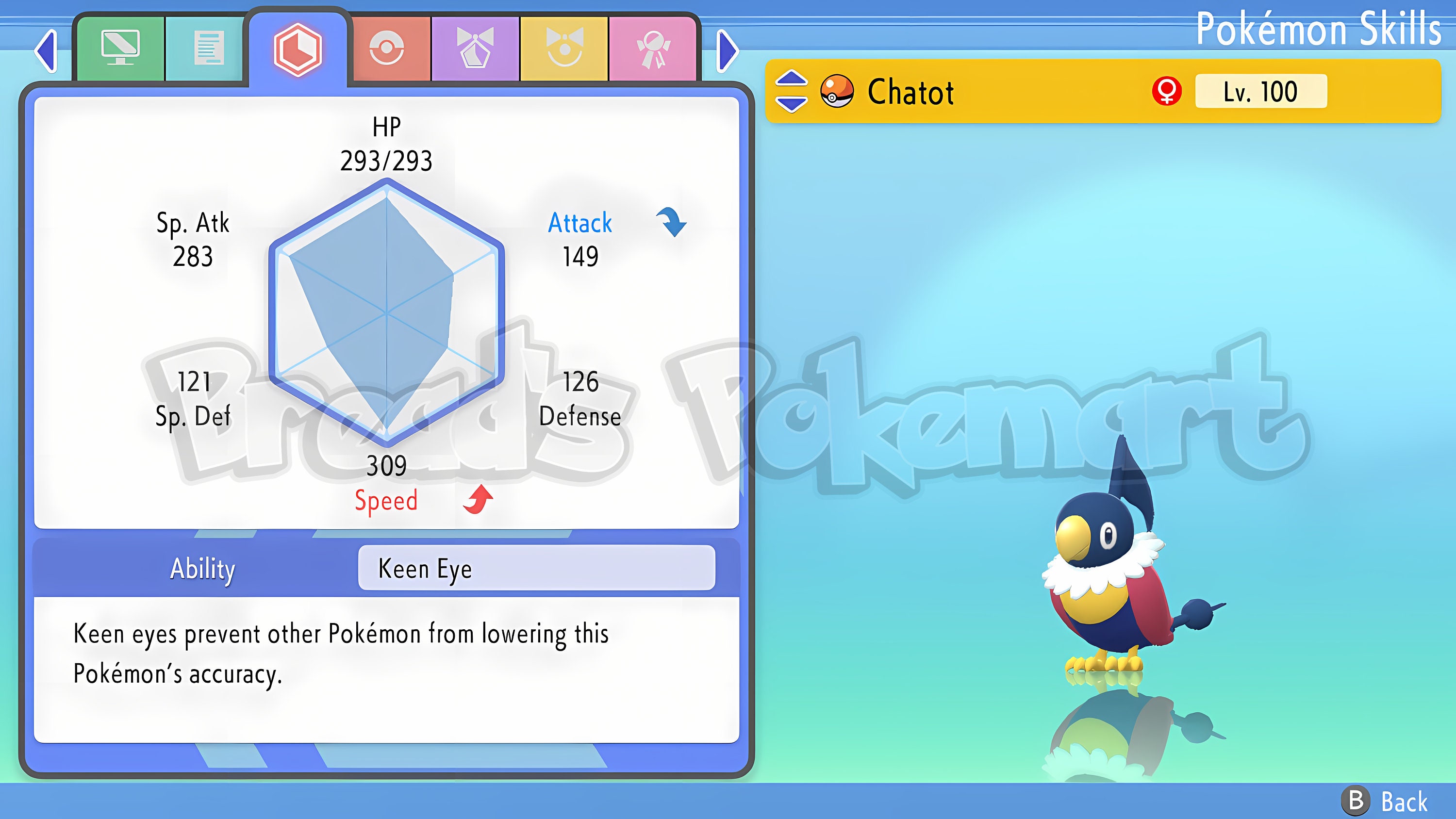
Task: Click the female gender symbol for Chatot
Action: pyautogui.click(x=1167, y=92)
